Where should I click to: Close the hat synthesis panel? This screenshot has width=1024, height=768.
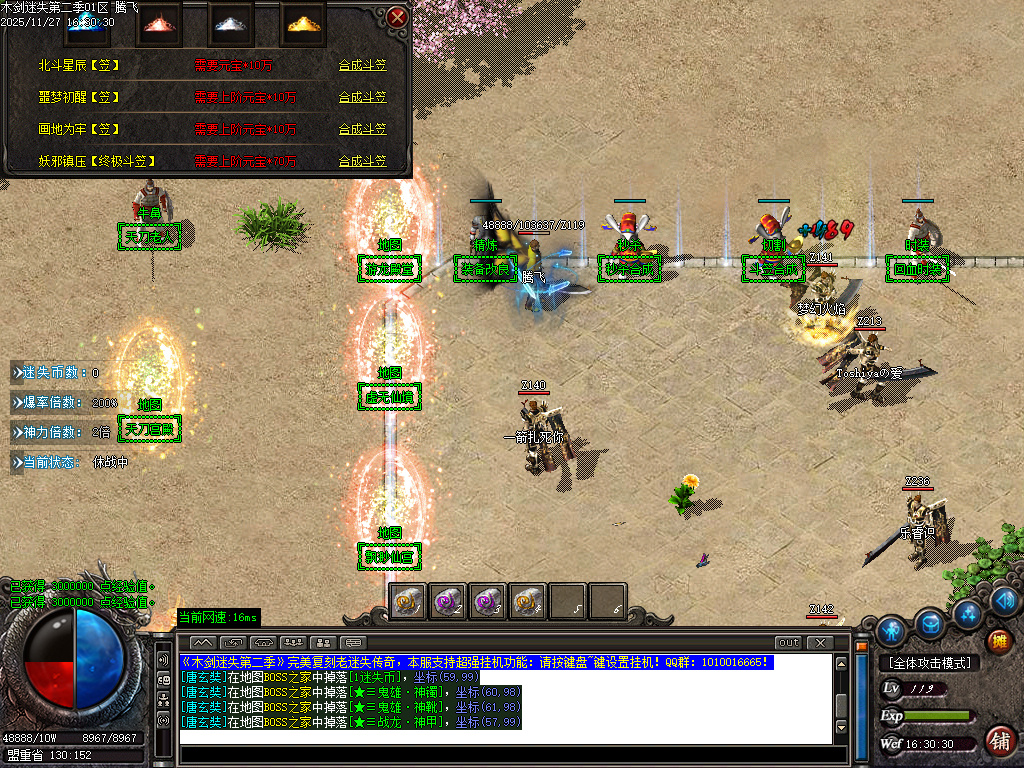(x=397, y=17)
